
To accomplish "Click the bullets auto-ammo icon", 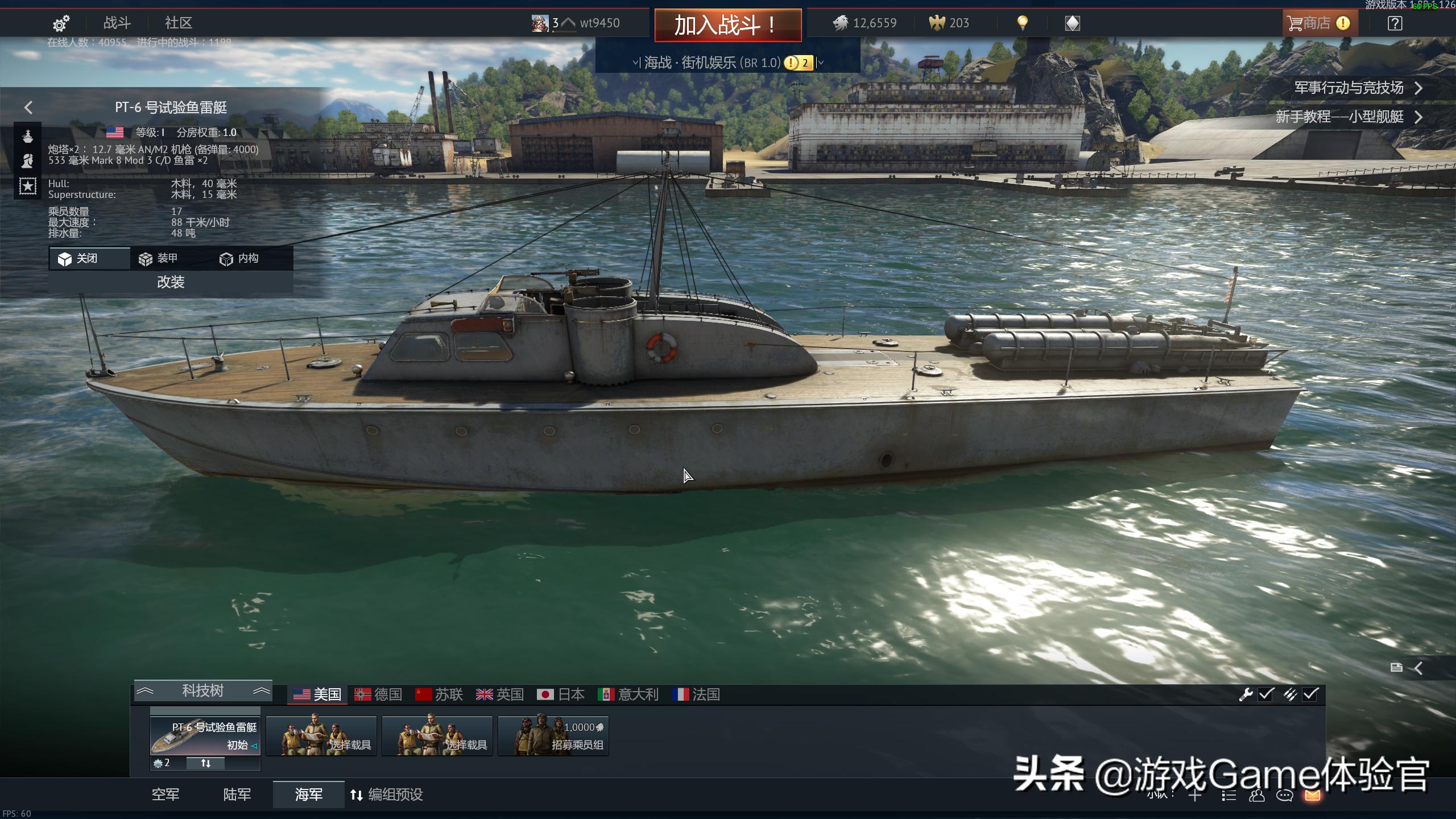I will pyautogui.click(x=1289, y=694).
